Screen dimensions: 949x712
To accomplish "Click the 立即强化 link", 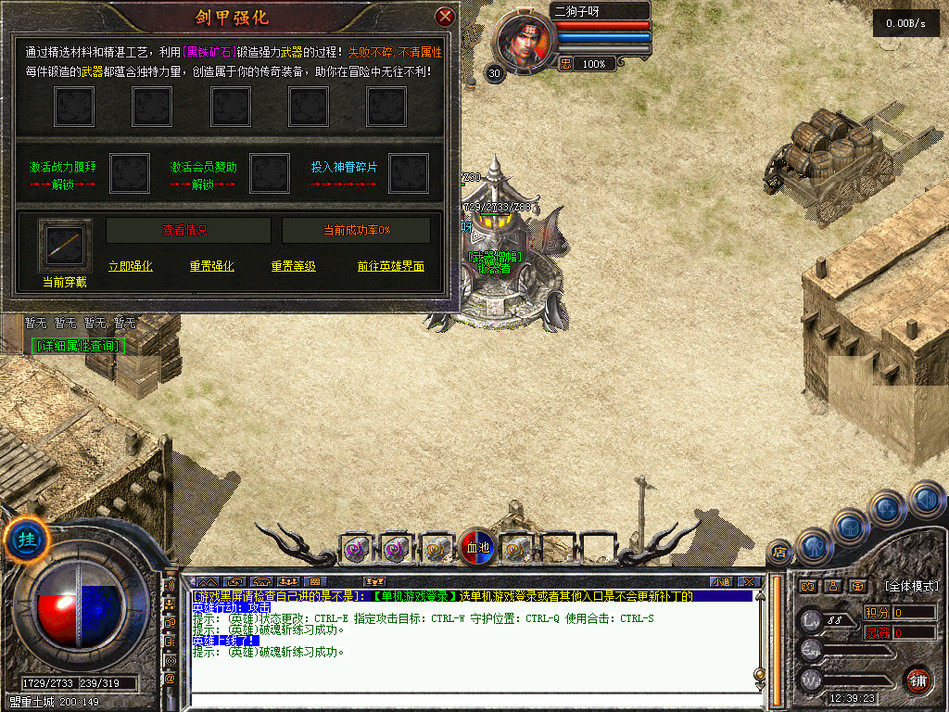I will pyautogui.click(x=130, y=266).
